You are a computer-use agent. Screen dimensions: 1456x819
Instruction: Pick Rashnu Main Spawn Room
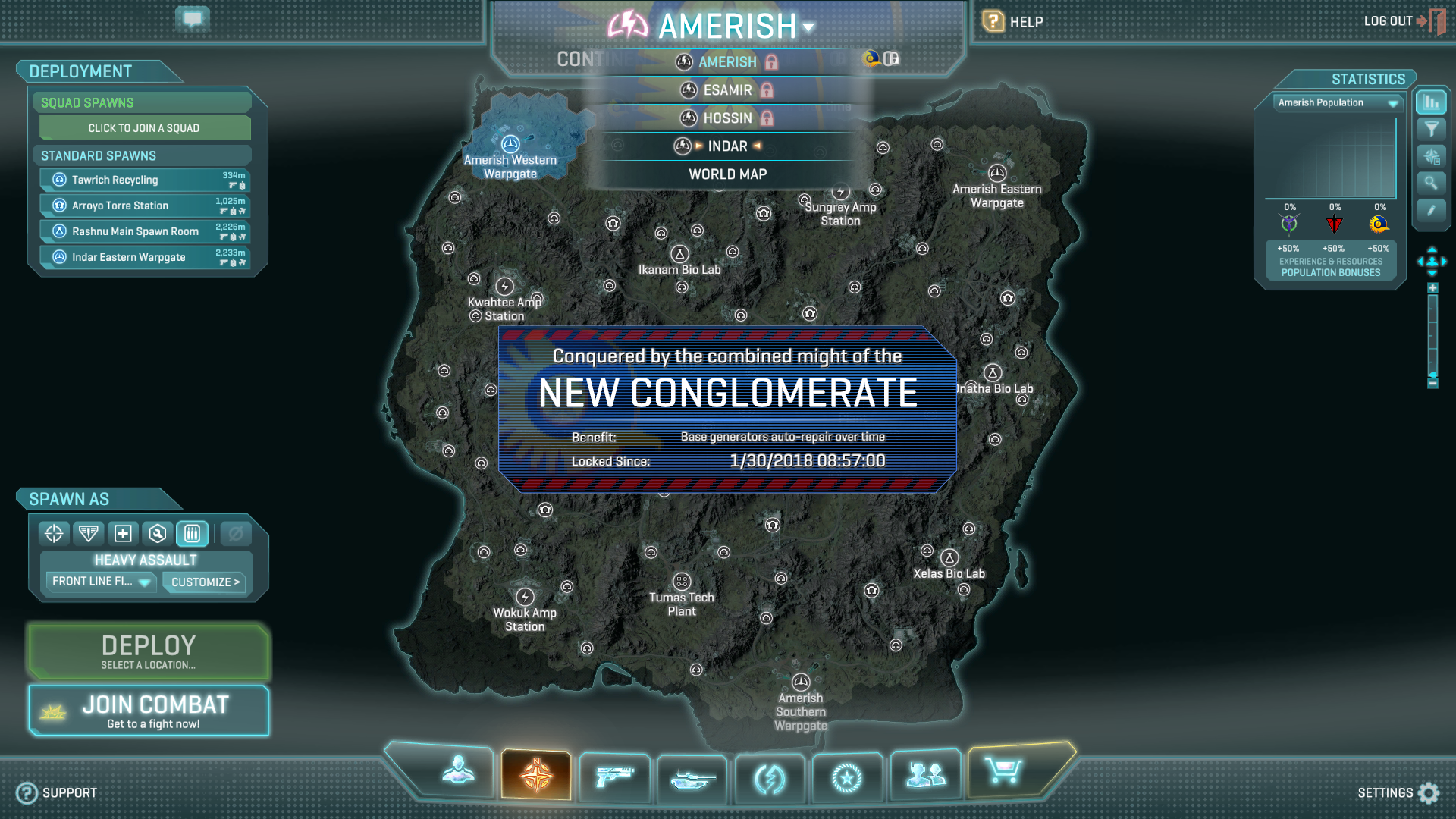[144, 231]
